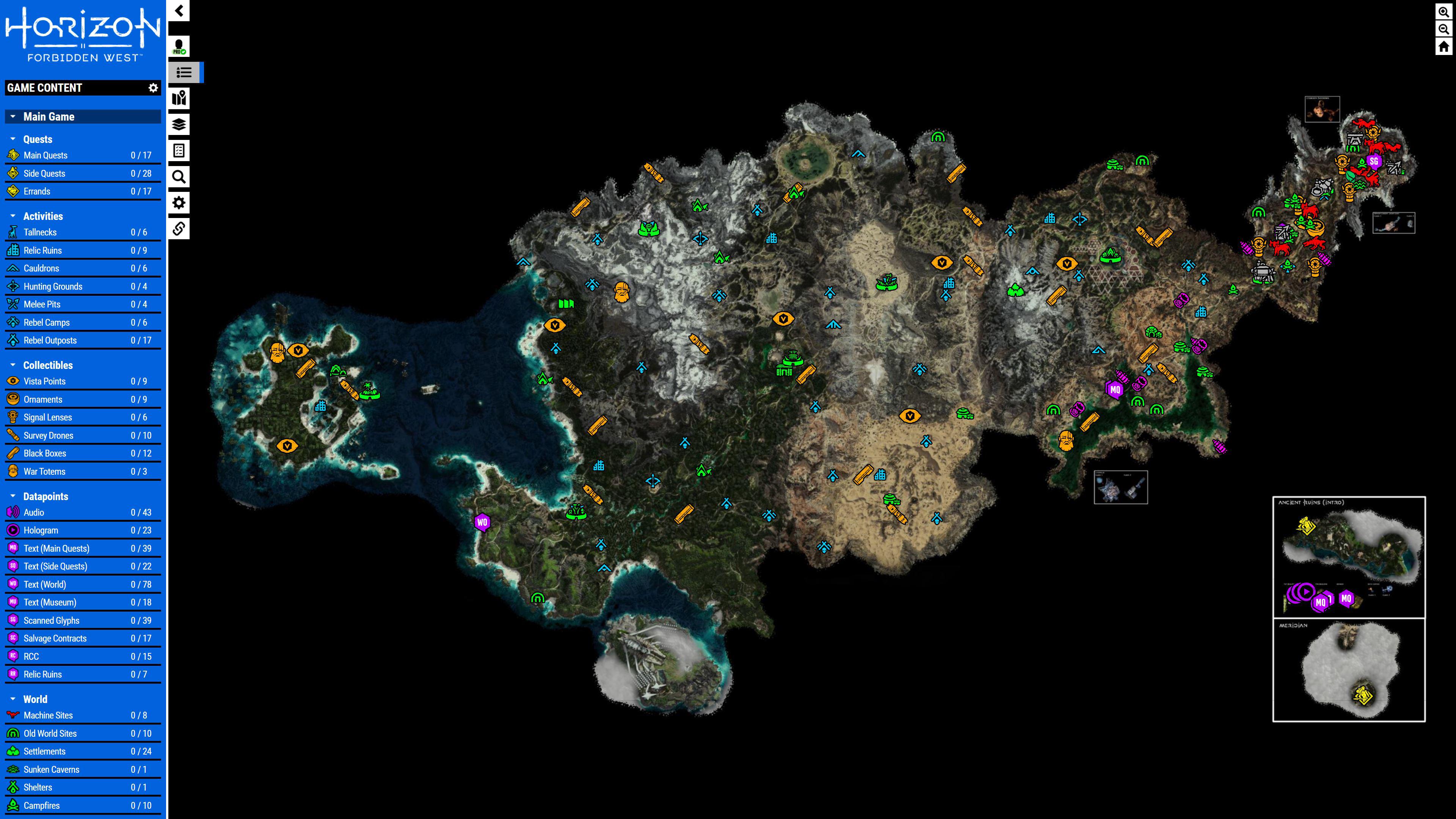Open the map search tool
This screenshot has width=1456, height=819.
pos(179,177)
